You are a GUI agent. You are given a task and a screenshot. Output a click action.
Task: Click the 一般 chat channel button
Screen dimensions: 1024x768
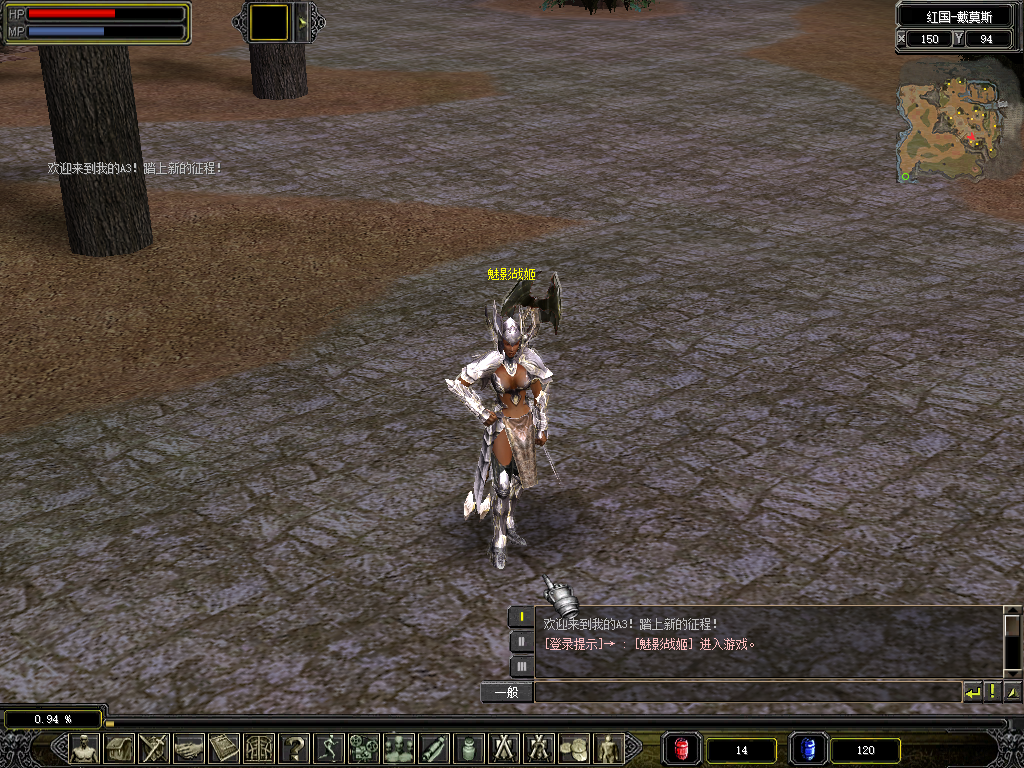(x=507, y=692)
